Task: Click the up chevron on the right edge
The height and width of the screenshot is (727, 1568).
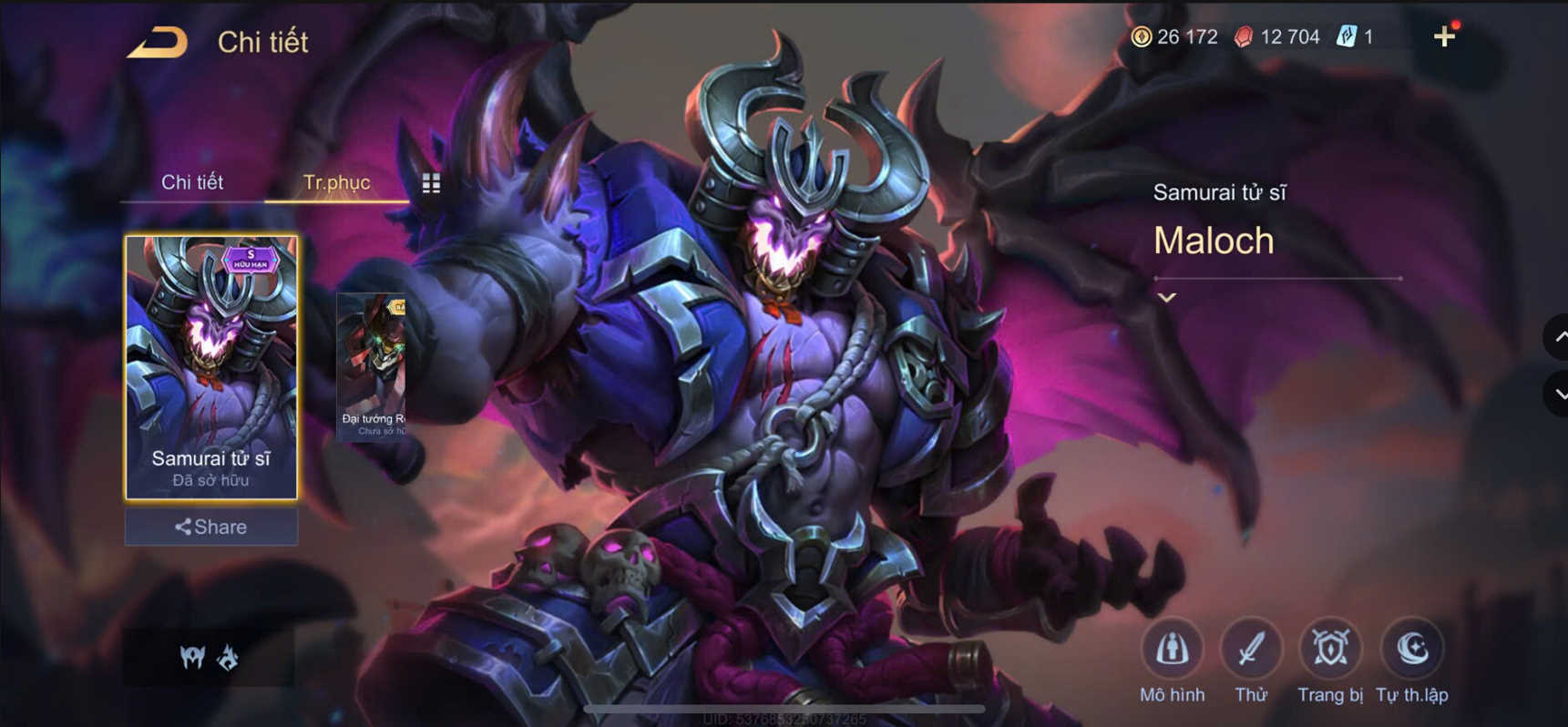Action: coord(1561,337)
